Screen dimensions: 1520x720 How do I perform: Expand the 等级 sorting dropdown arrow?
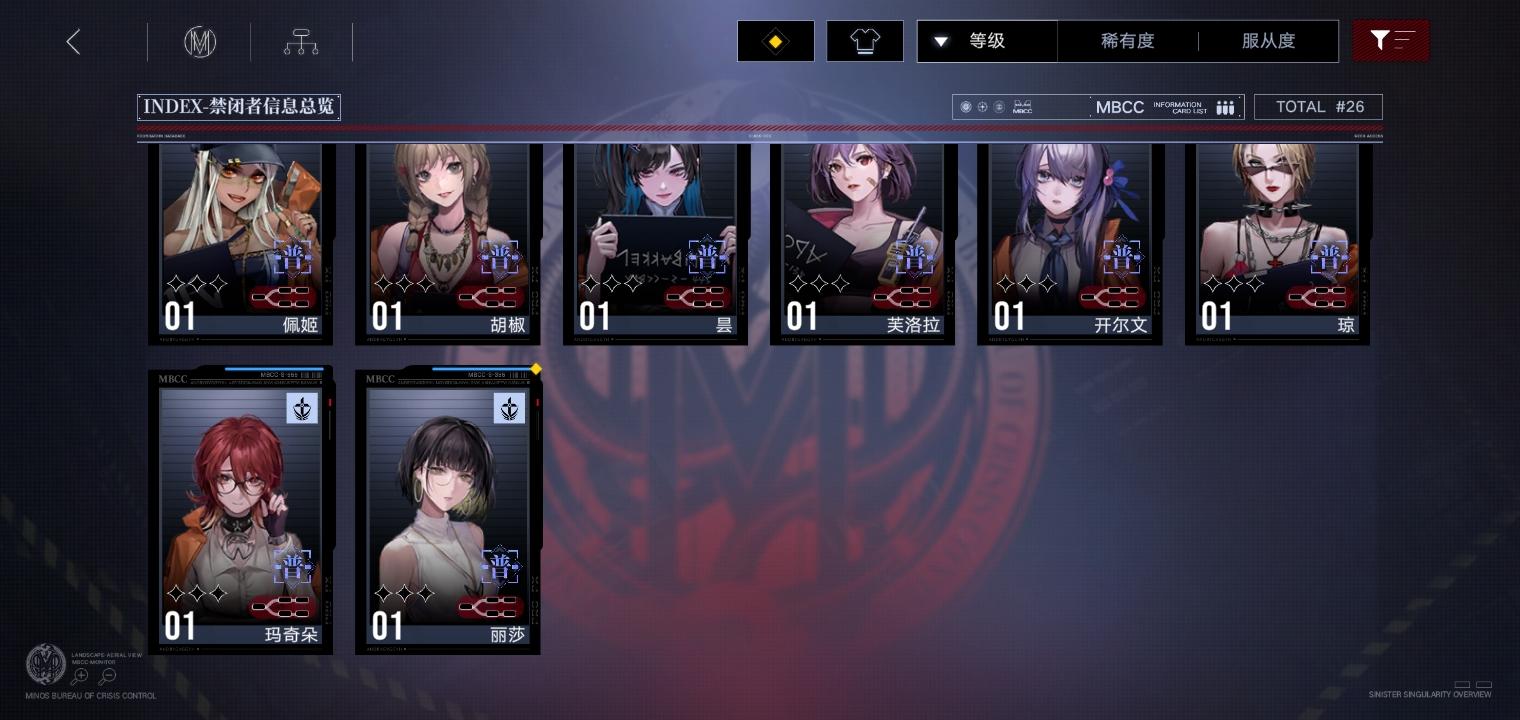(940, 41)
